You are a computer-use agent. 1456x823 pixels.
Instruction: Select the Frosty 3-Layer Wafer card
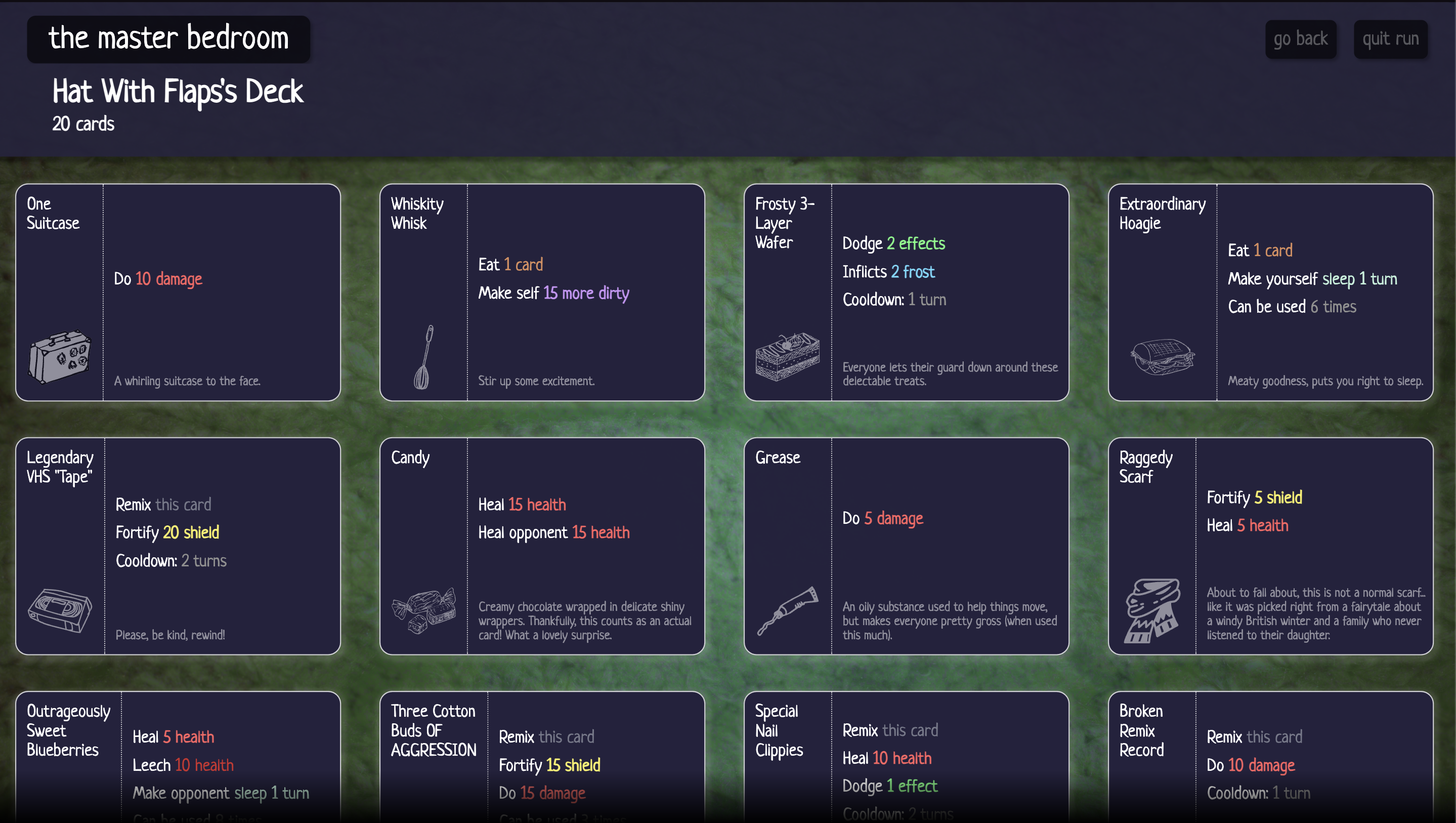905,293
